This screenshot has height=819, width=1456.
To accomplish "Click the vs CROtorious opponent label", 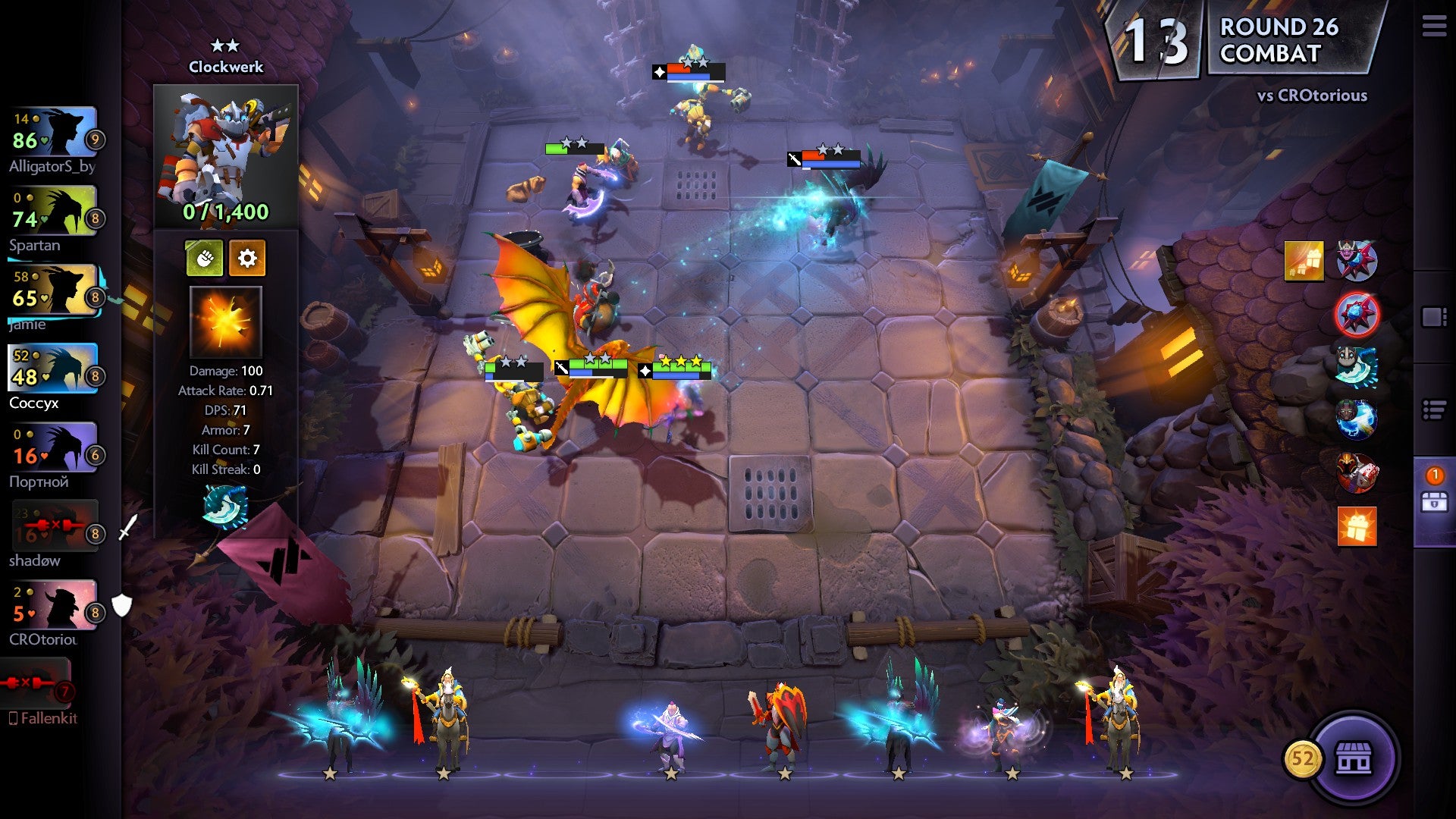I will (x=1311, y=96).
